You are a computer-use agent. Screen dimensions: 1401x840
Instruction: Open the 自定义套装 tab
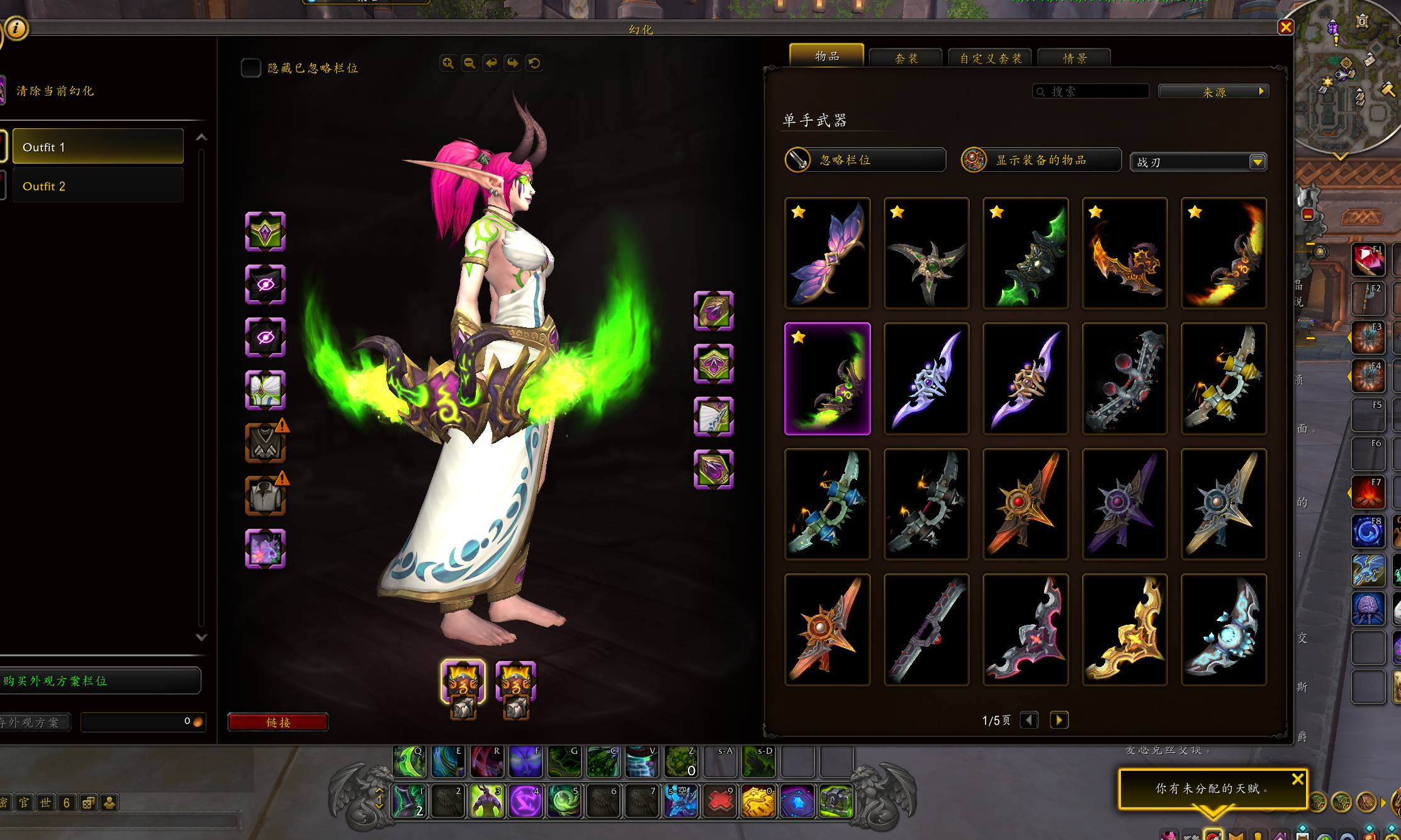[x=990, y=59]
